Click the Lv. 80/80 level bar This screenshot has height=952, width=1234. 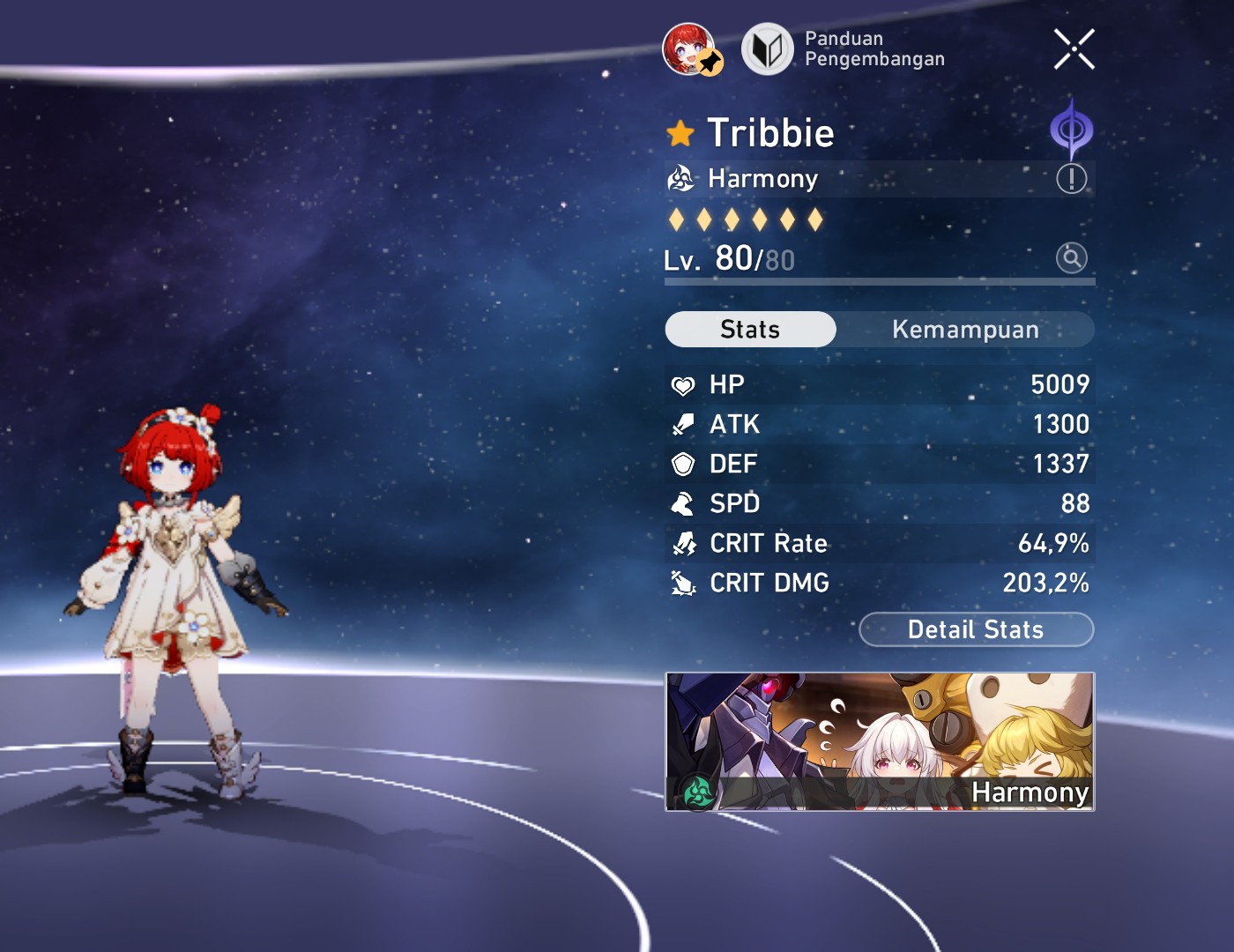click(x=749, y=258)
